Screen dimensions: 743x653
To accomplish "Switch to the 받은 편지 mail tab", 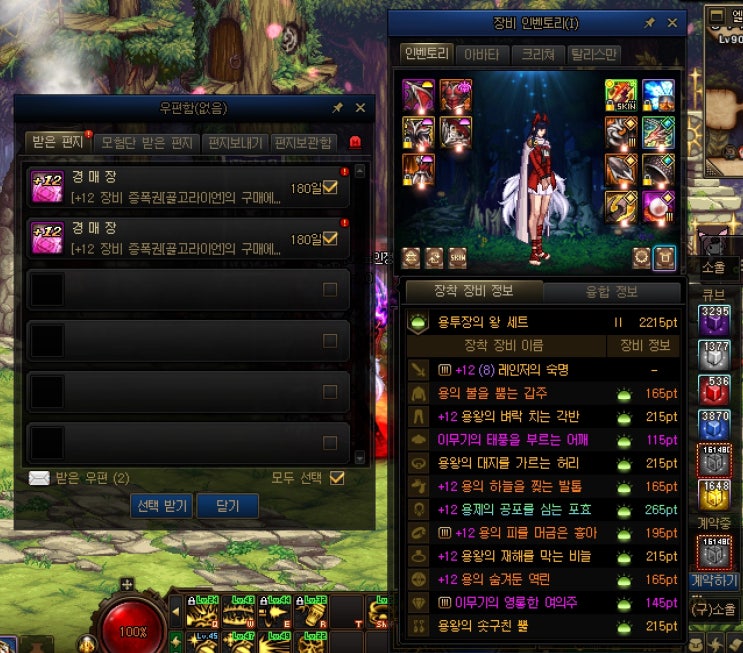I will coord(56,143).
